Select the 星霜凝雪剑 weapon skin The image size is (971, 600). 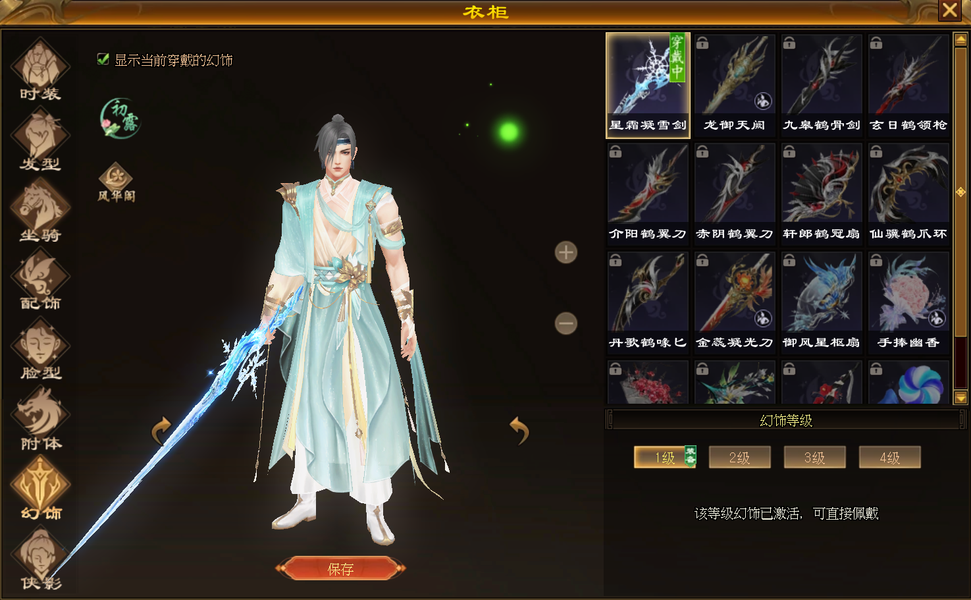647,85
